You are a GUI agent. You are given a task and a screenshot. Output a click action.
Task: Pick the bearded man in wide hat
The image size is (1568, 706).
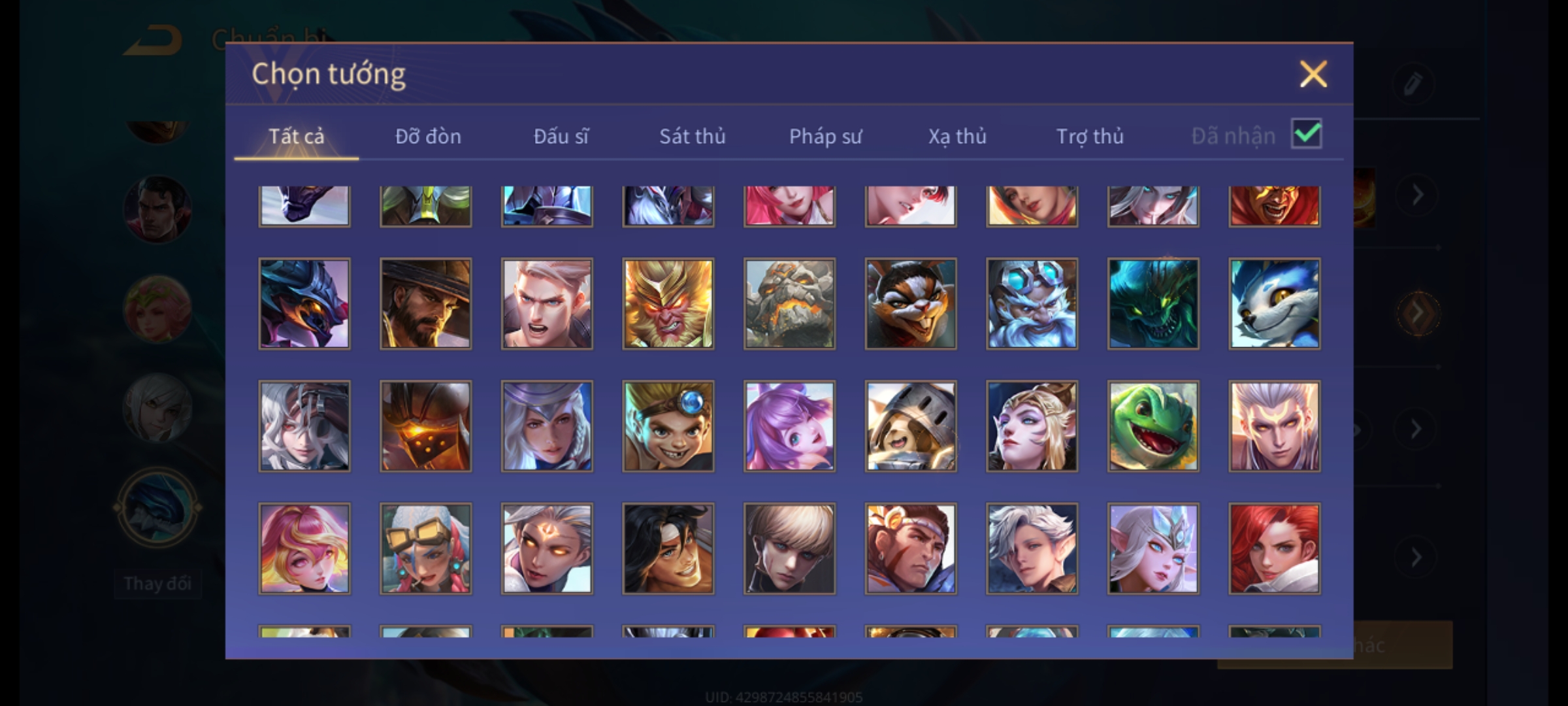tap(425, 303)
